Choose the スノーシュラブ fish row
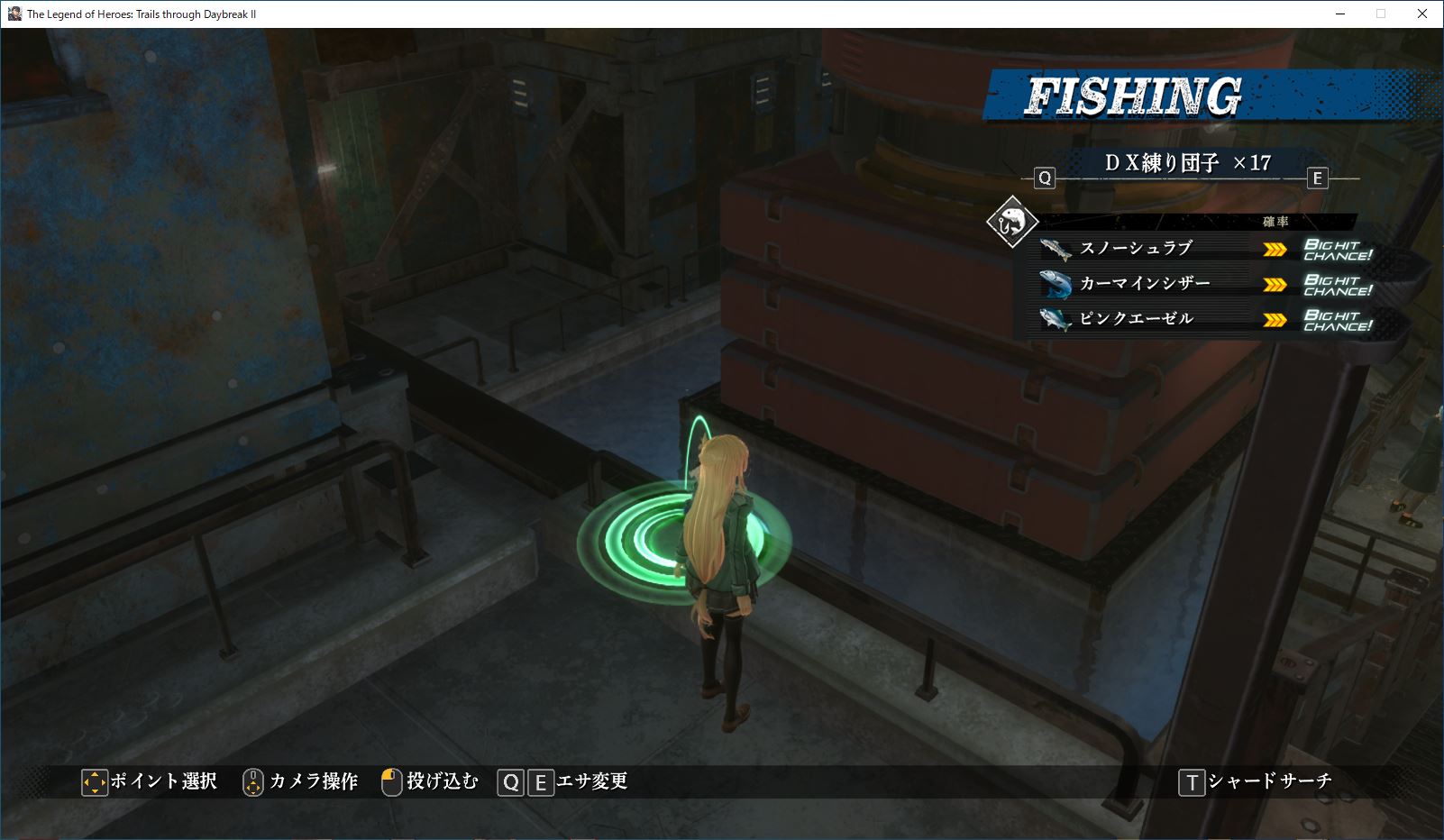 pyautogui.click(x=1136, y=248)
